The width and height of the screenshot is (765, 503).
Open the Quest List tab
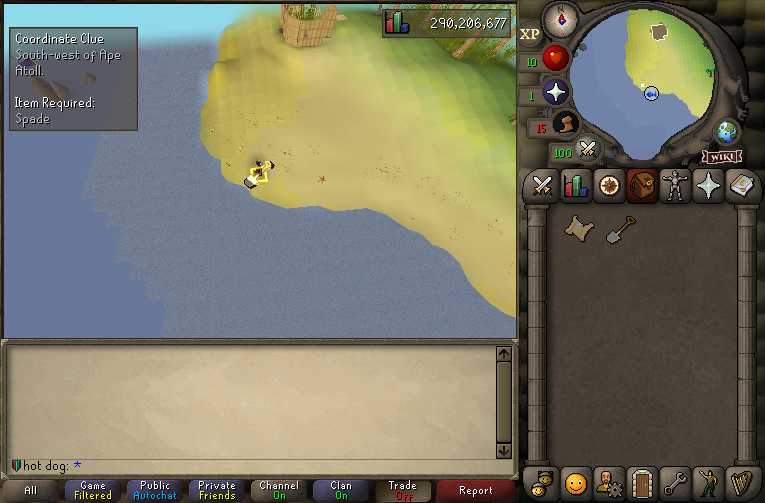pyautogui.click(x=609, y=186)
